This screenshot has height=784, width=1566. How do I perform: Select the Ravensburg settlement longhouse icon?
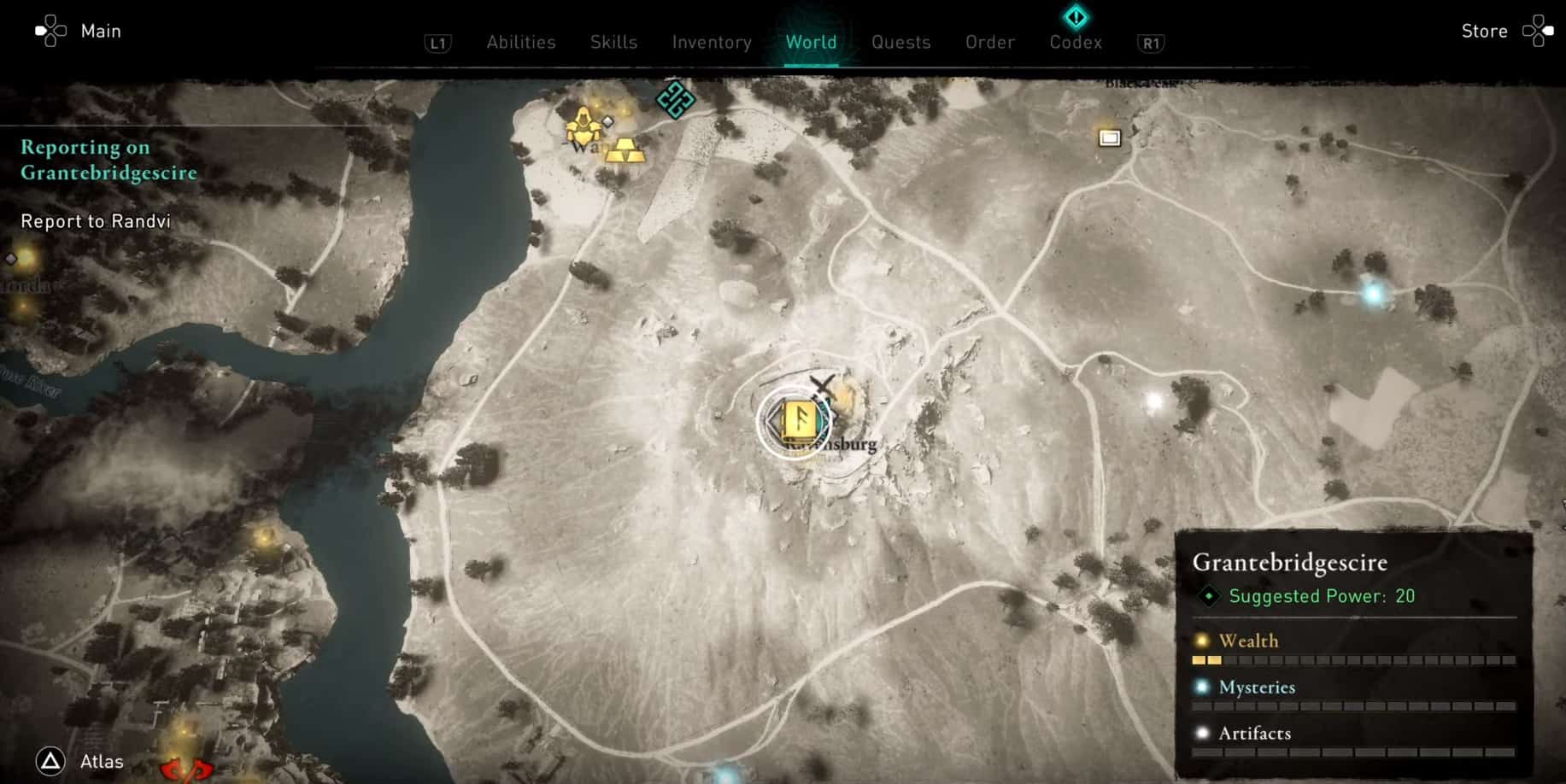click(798, 420)
